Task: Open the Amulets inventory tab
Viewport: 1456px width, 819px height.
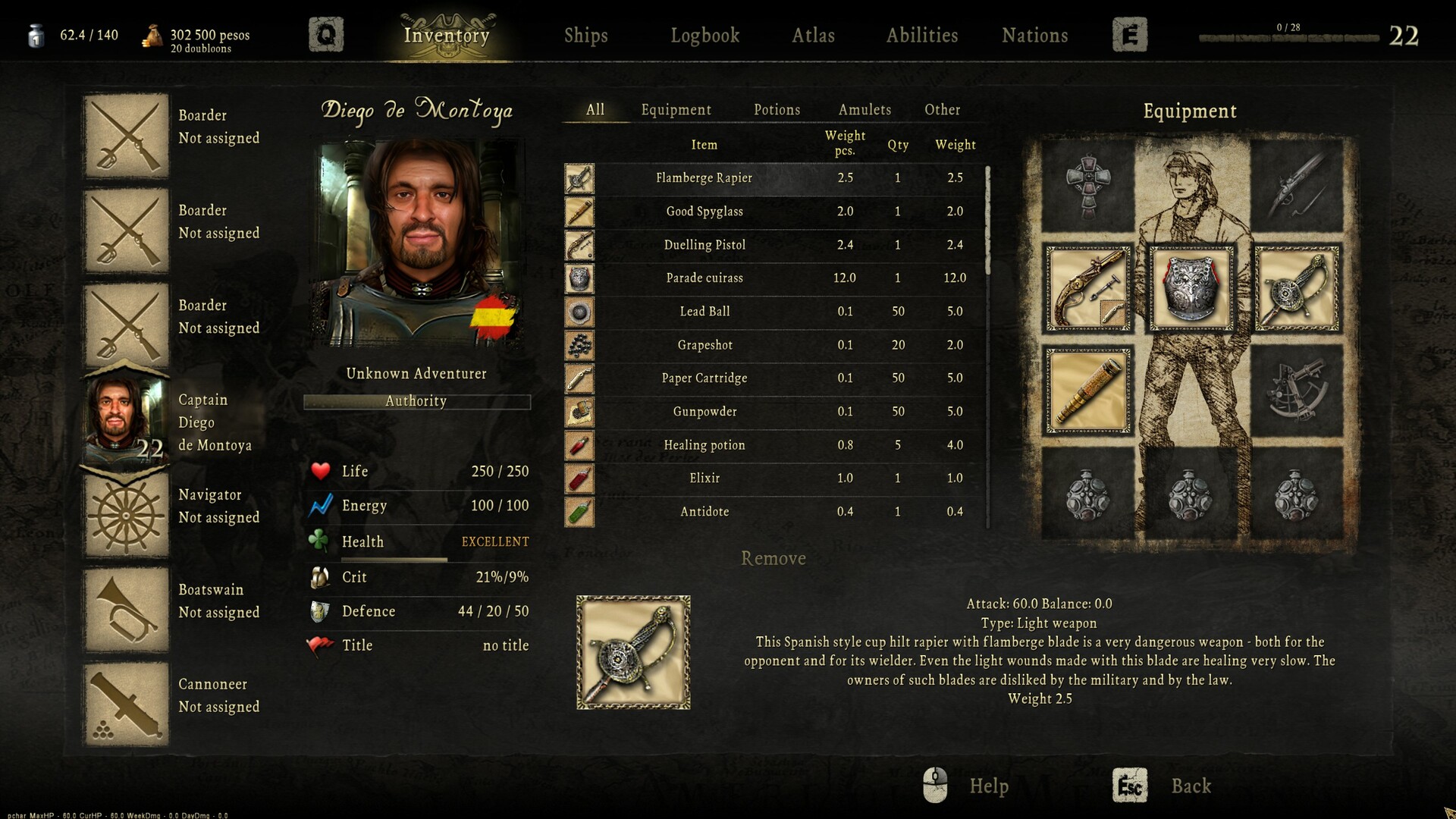Action: pos(864,109)
